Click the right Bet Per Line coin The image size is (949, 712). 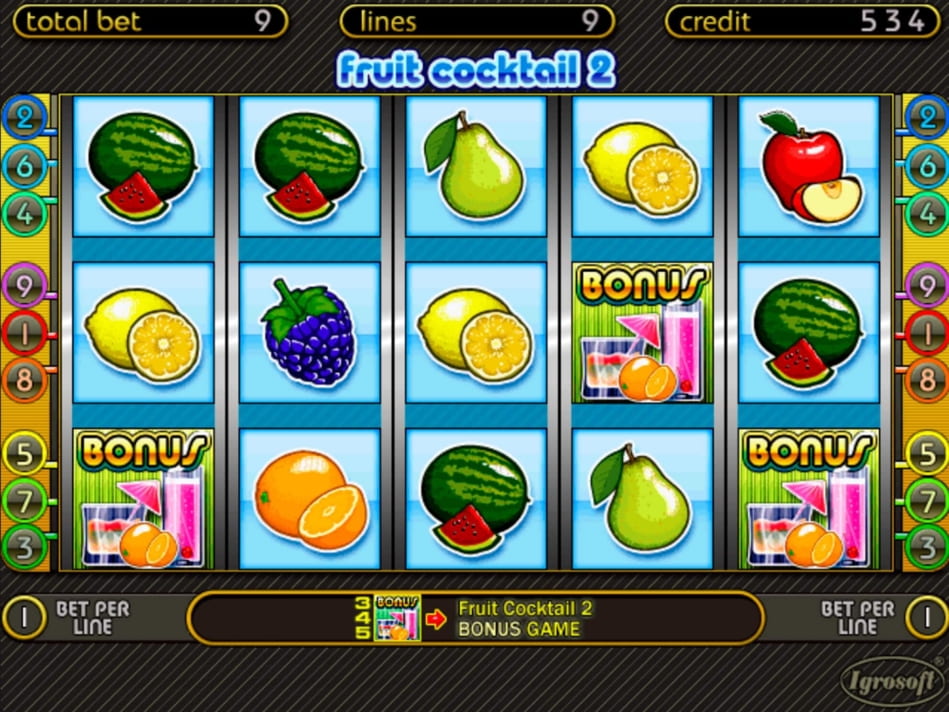pyautogui.click(x=925, y=618)
